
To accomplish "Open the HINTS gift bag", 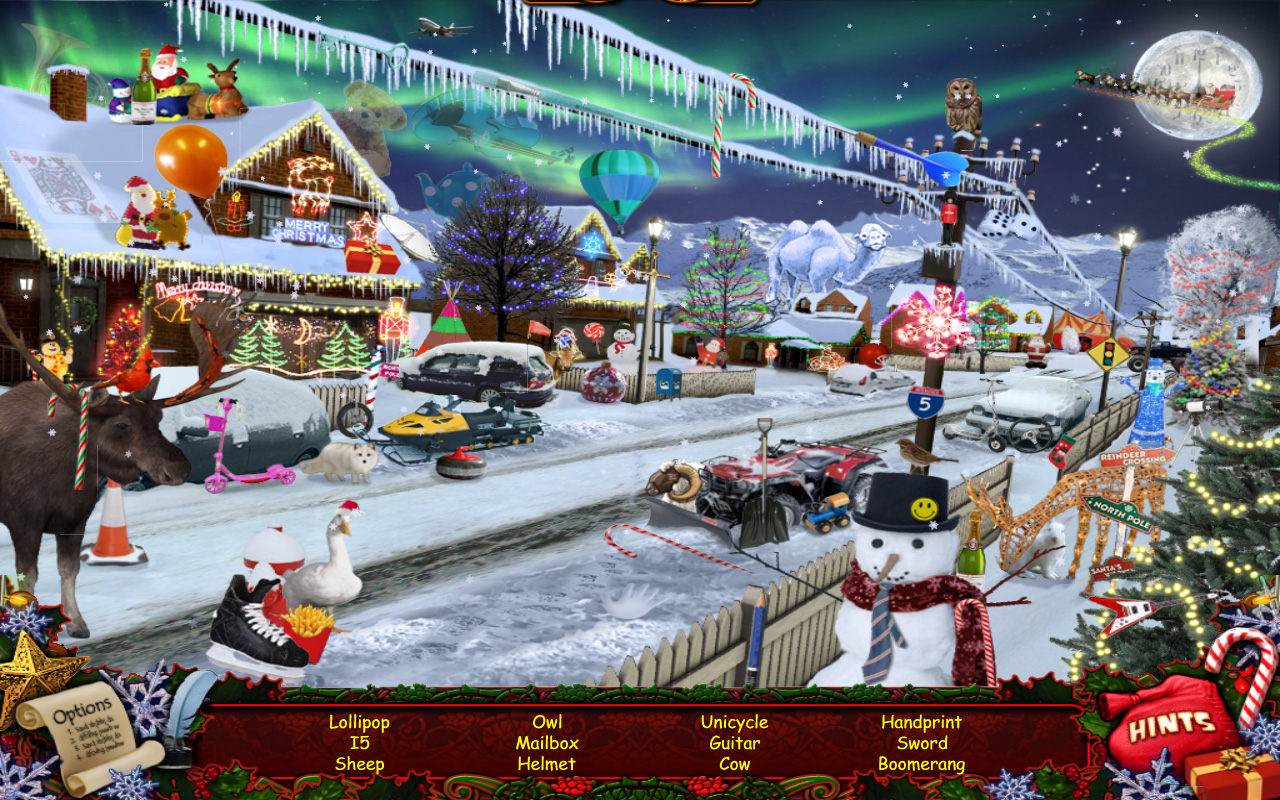I will 1172,725.
